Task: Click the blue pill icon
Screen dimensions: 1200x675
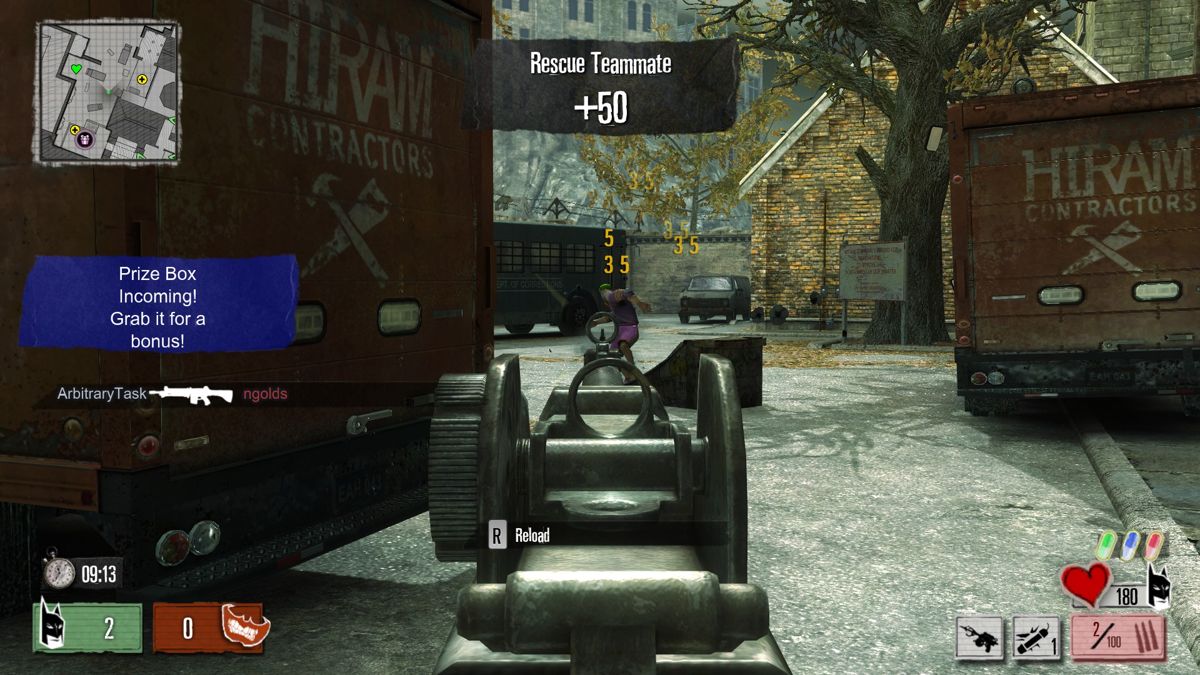Action: click(x=1130, y=545)
